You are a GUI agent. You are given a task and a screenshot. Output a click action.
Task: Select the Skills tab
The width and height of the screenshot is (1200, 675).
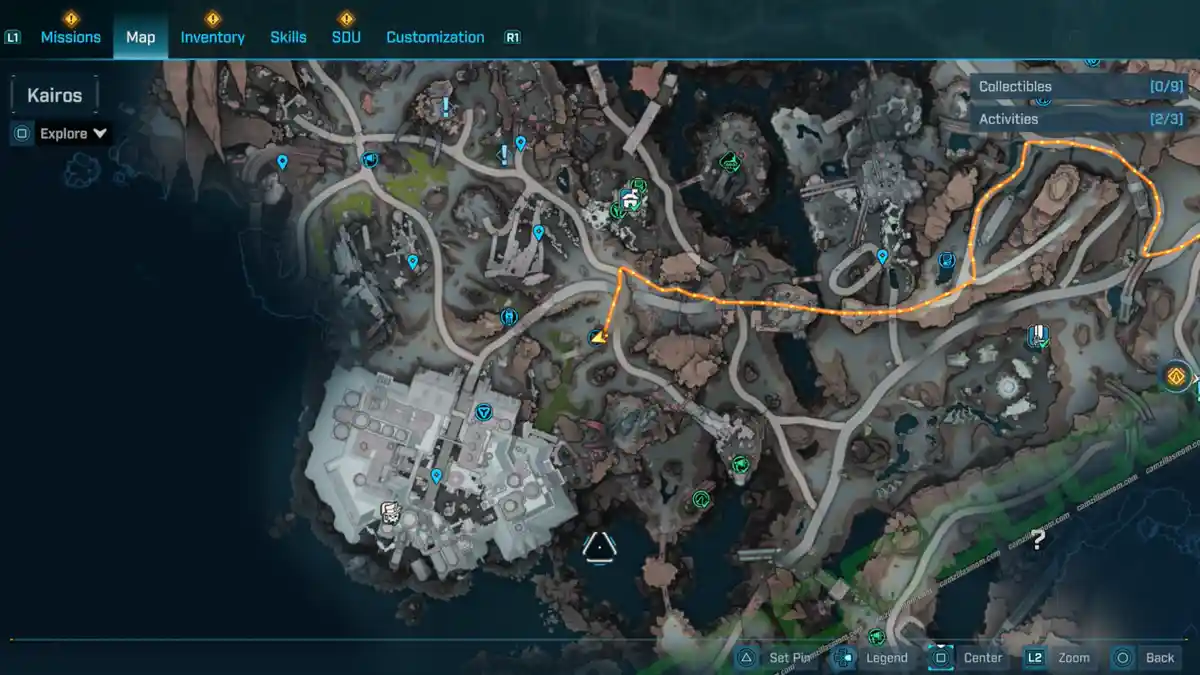tap(288, 37)
